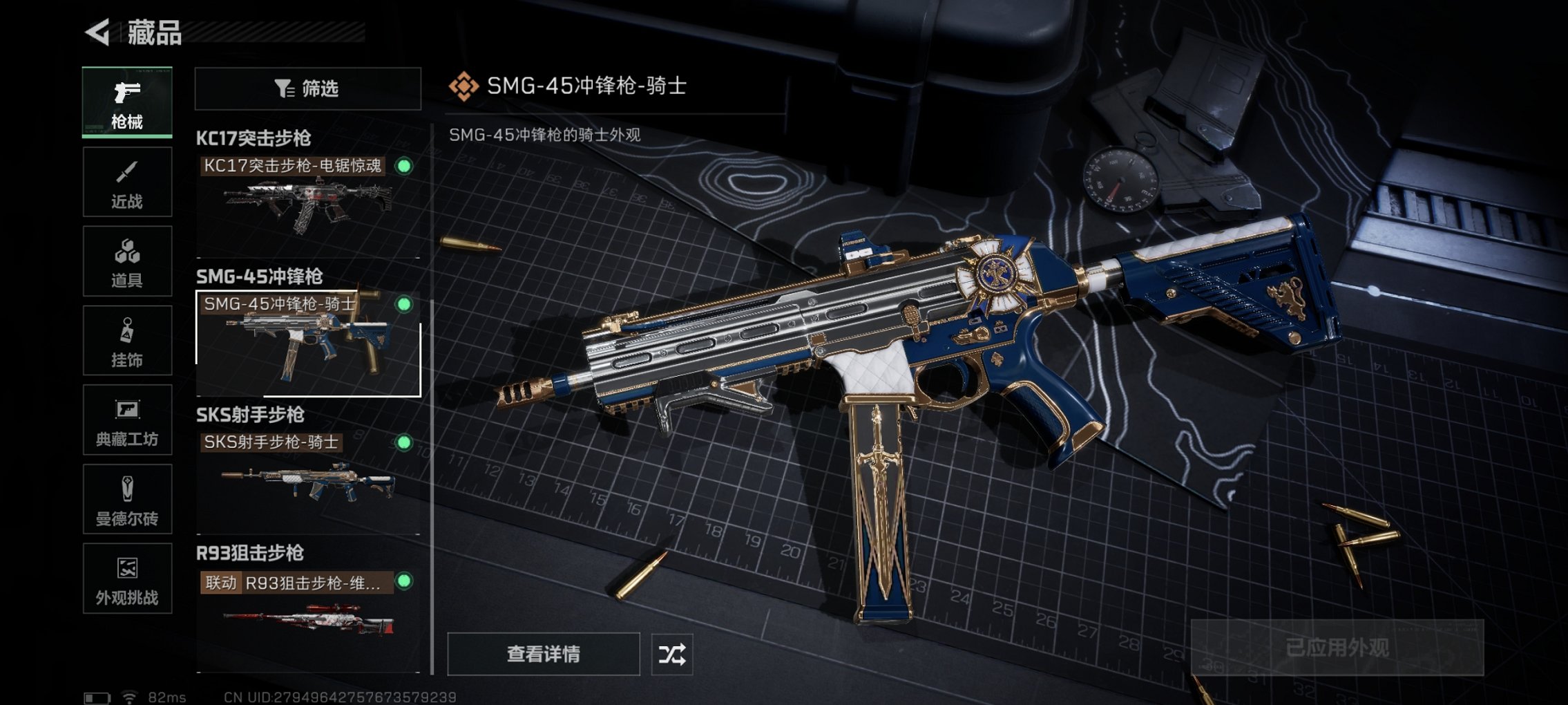Open the 挂饰 charms category
Image resolution: width=1568 pixels, height=705 pixels.
(126, 340)
